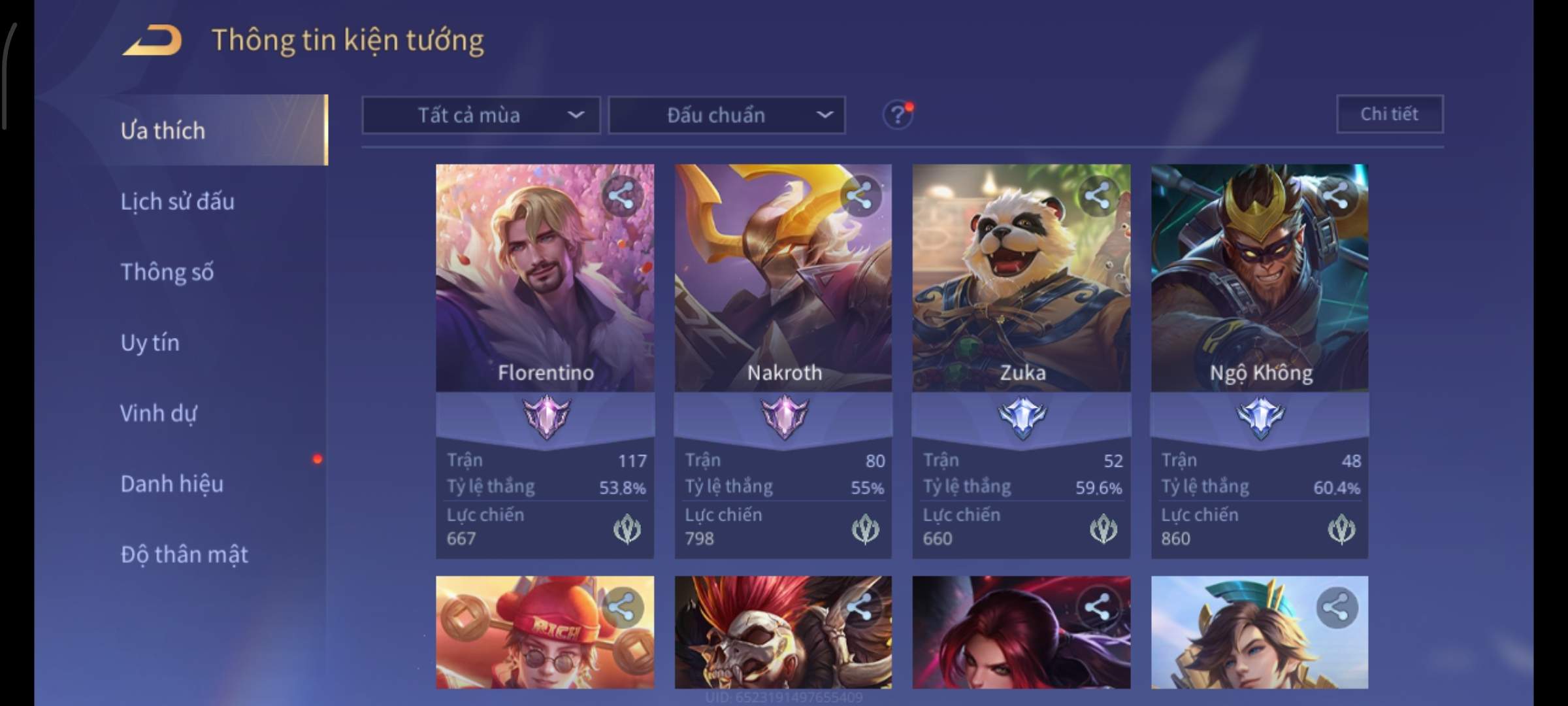The image size is (1568, 706).
Task: Open the Vinh dự tab
Action: [158, 413]
